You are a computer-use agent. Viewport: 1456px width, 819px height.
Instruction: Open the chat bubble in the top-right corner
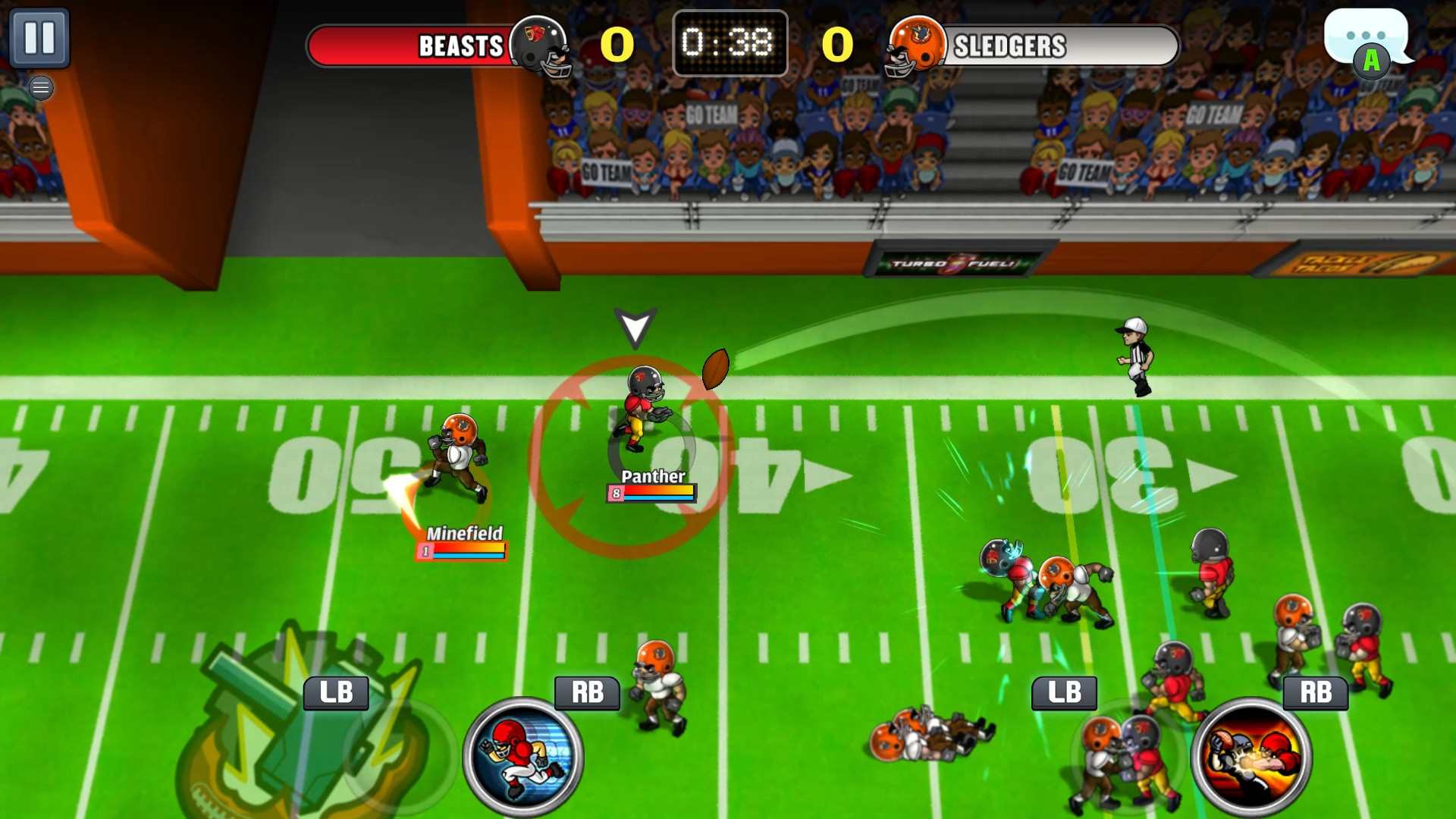(x=1365, y=36)
